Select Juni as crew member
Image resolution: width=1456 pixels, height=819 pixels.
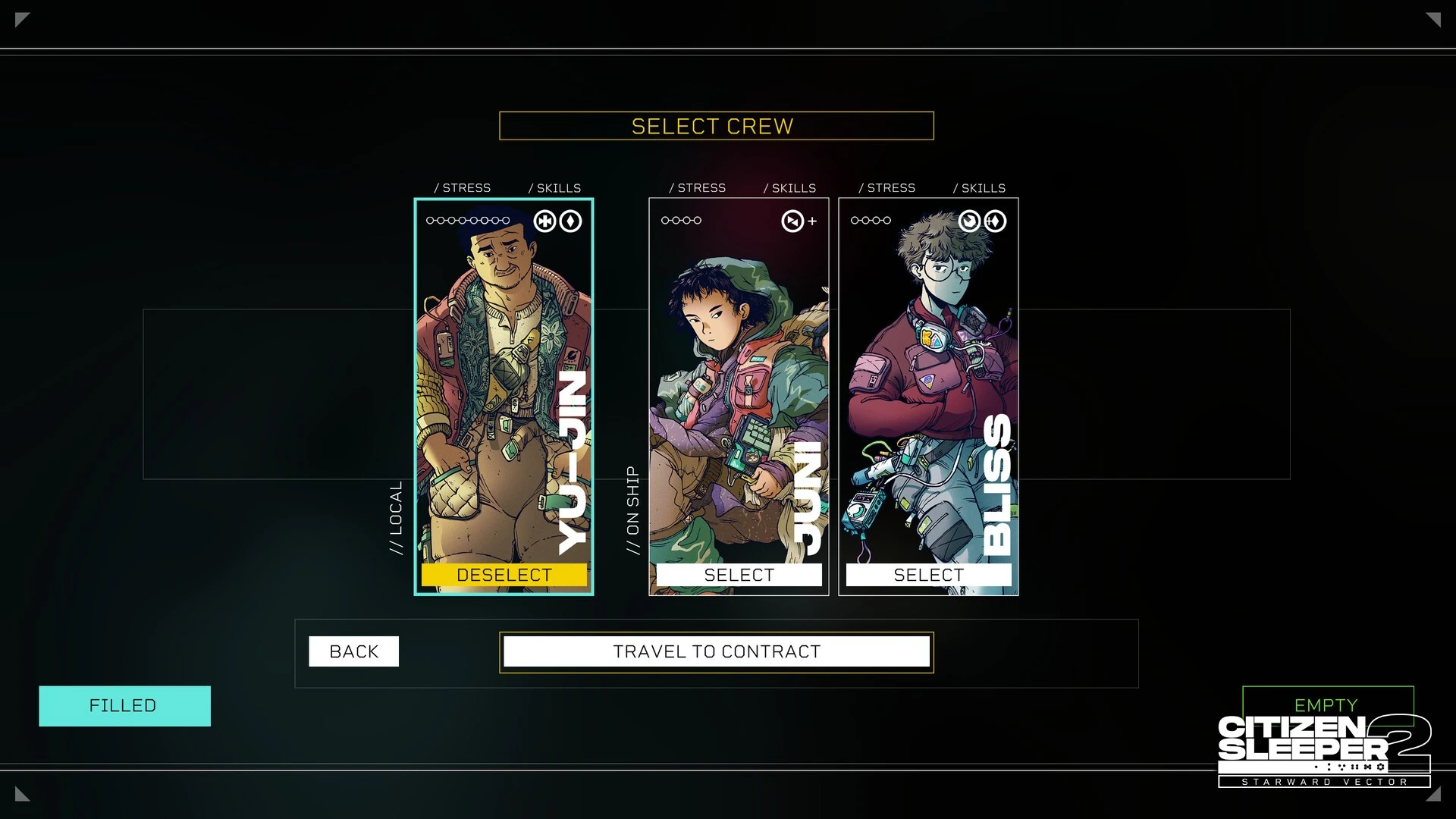[x=739, y=575]
